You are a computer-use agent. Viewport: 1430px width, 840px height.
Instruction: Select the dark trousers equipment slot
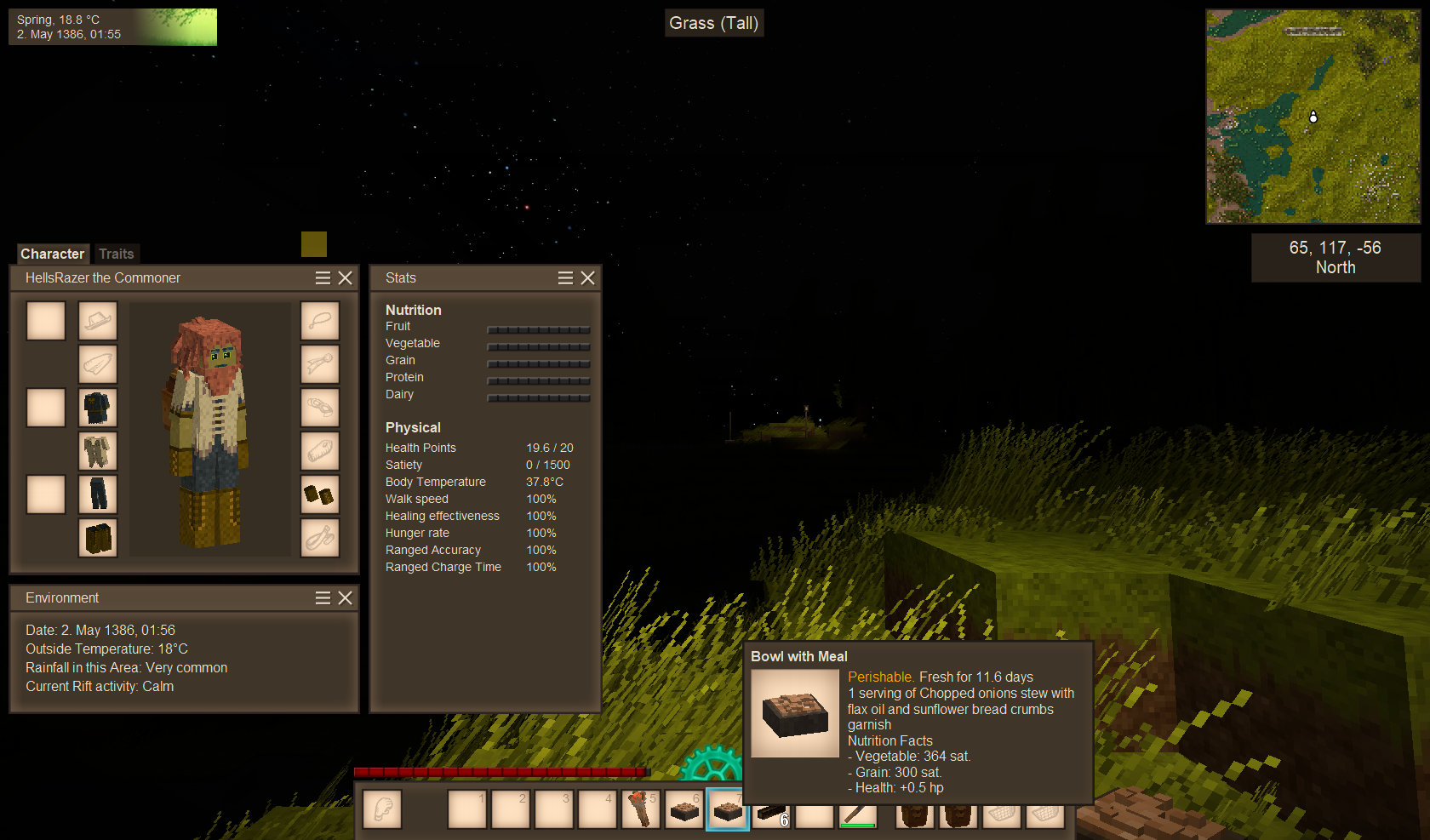(98, 494)
